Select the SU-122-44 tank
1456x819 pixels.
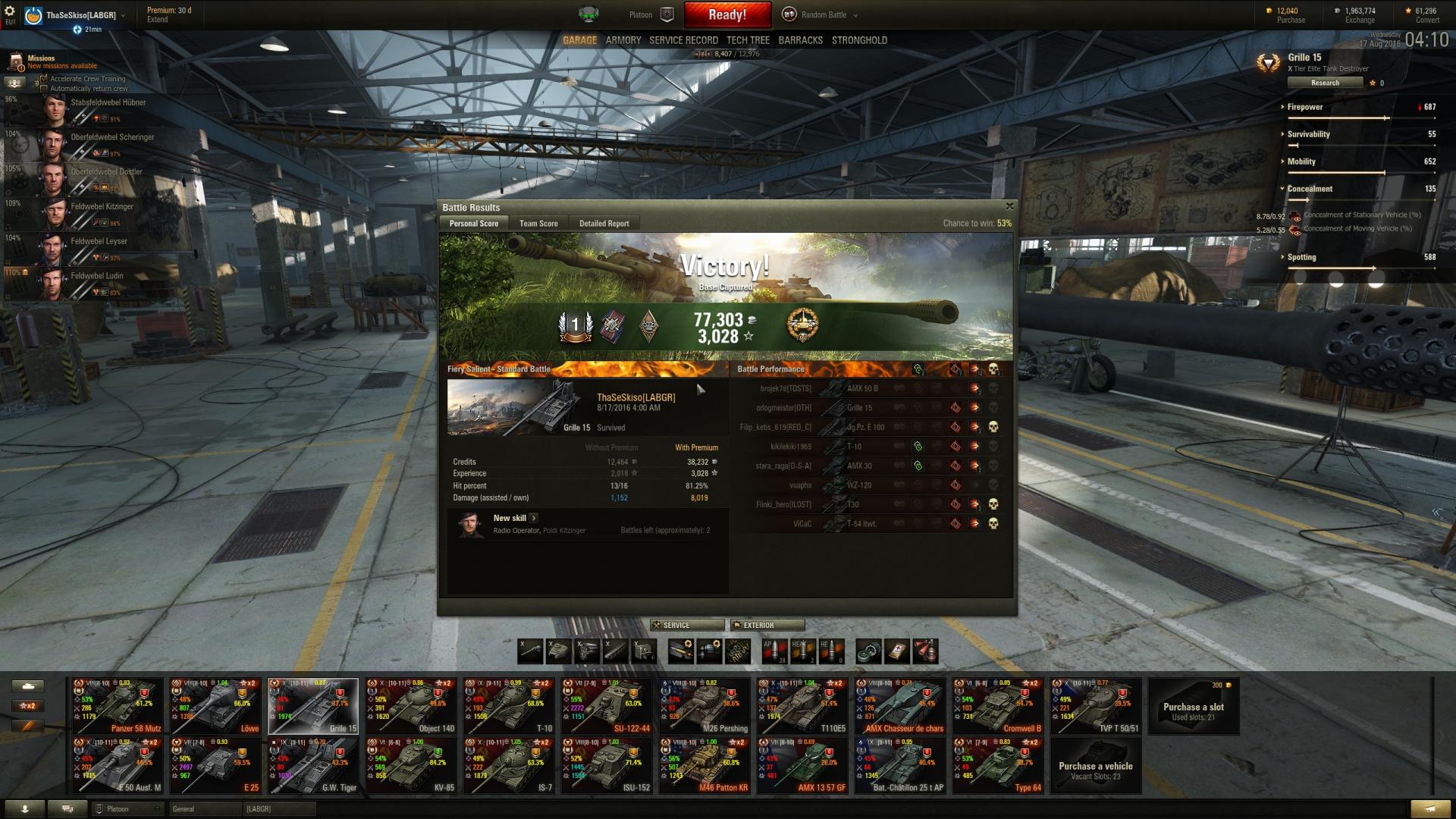coord(607,706)
